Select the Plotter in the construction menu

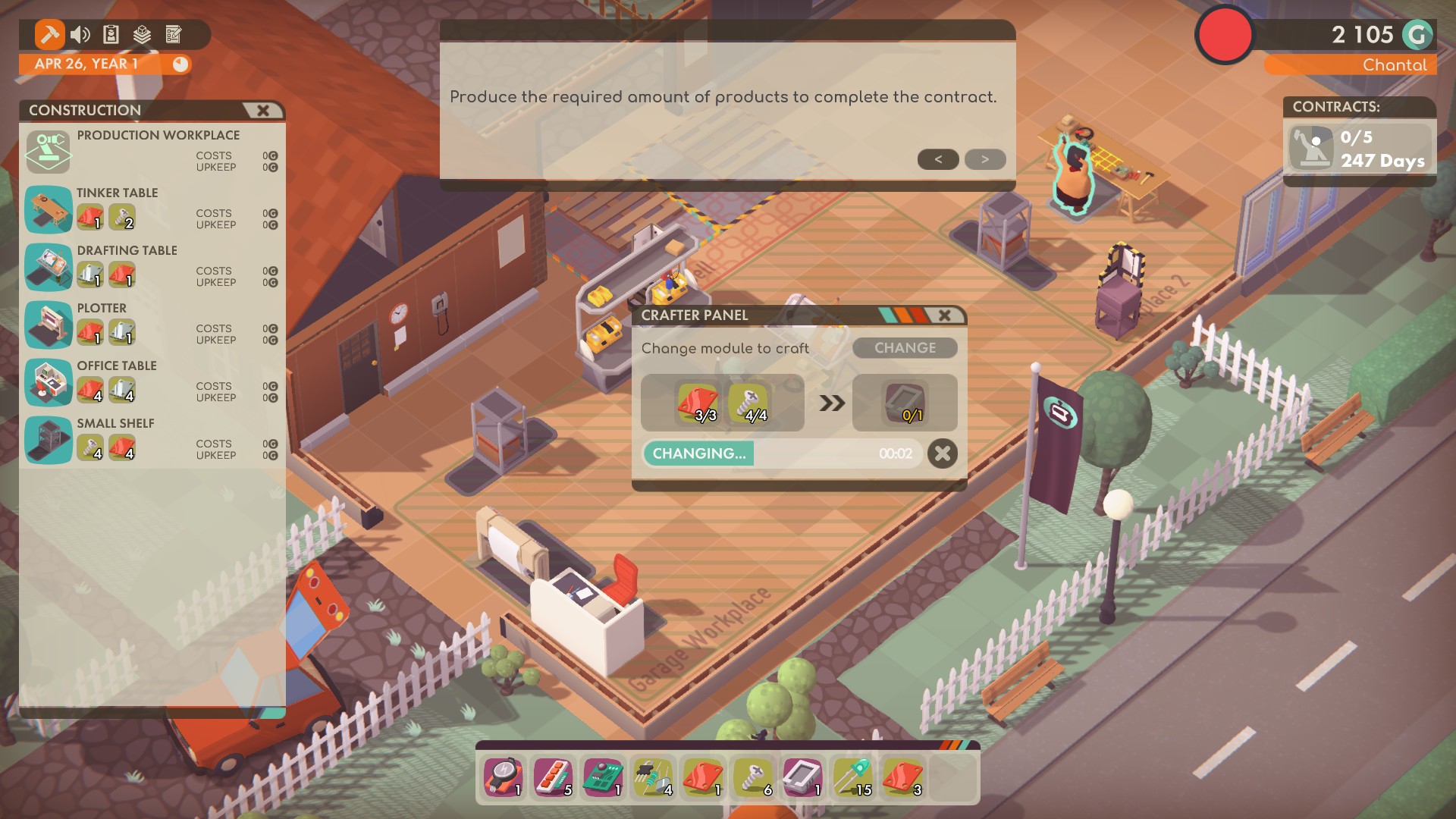click(x=48, y=326)
